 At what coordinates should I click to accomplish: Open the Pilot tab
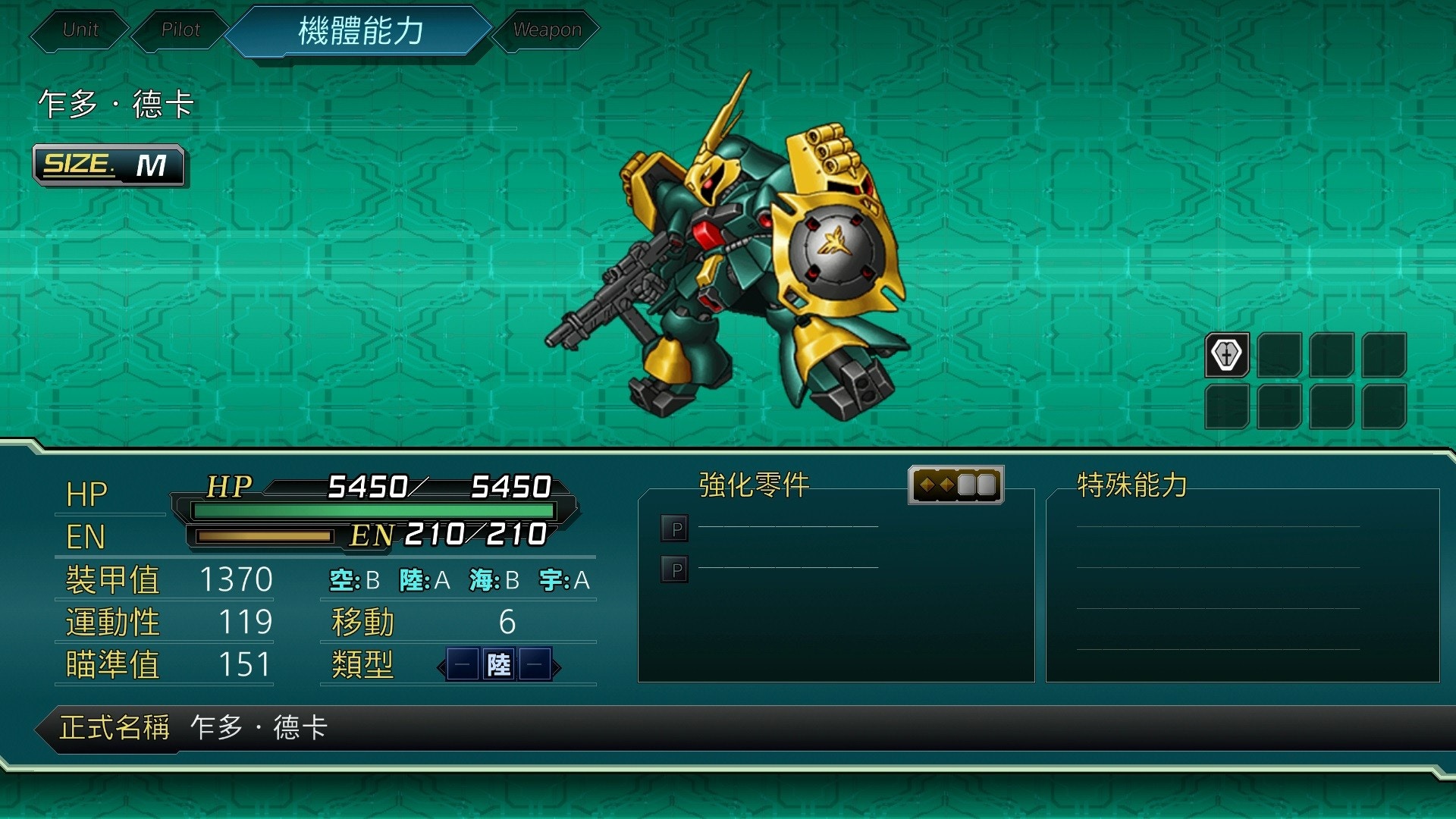[x=180, y=30]
